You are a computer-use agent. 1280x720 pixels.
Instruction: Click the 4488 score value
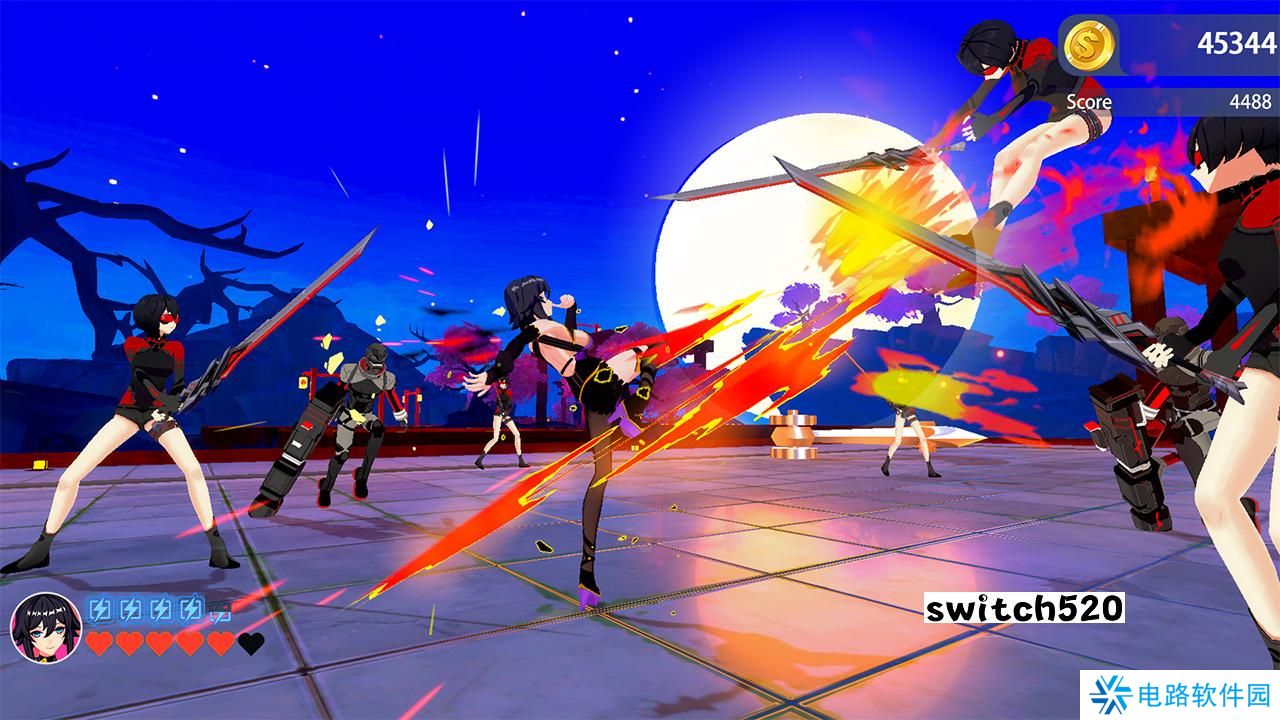[x=1250, y=101]
